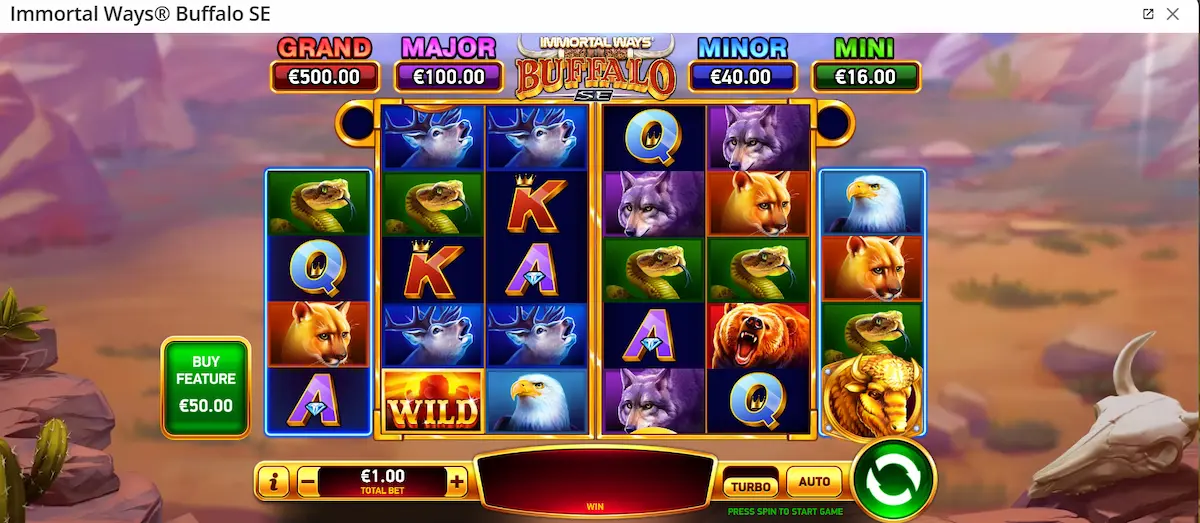
Task: Spin the reels with the green button
Action: [893, 480]
